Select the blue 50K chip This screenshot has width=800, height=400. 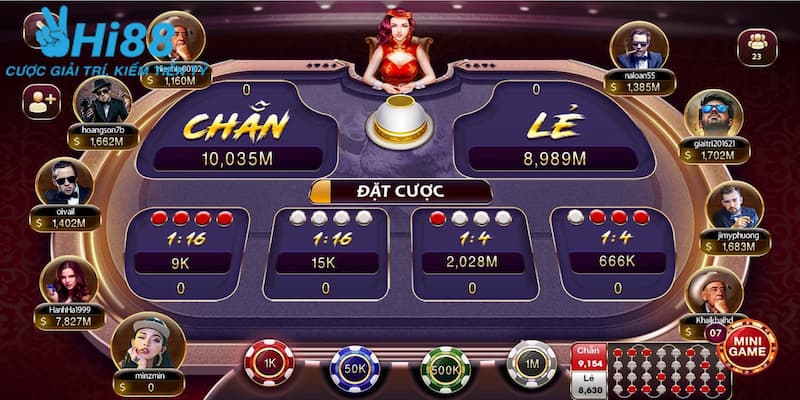pos(355,368)
